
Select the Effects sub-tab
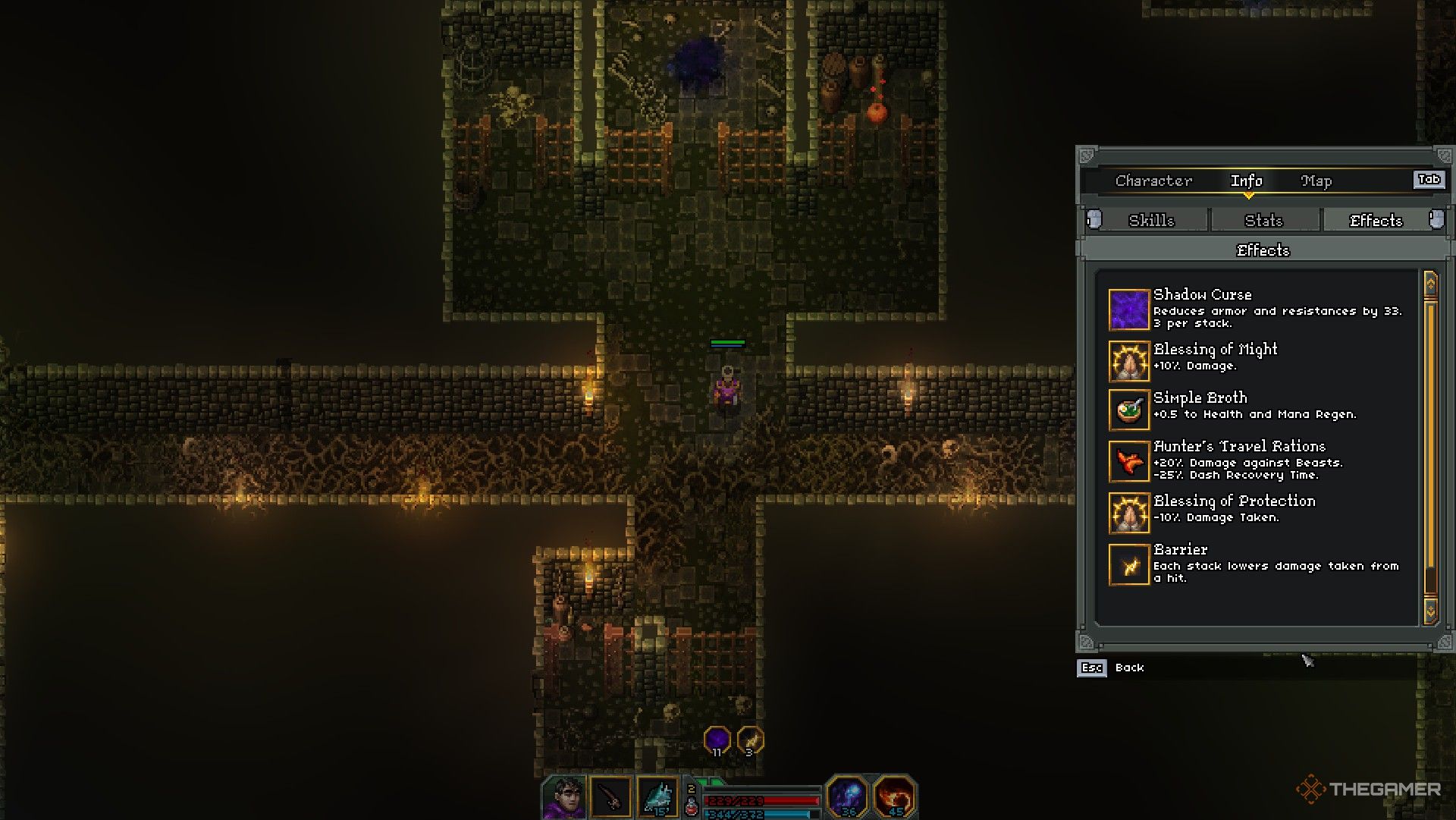tap(1376, 220)
